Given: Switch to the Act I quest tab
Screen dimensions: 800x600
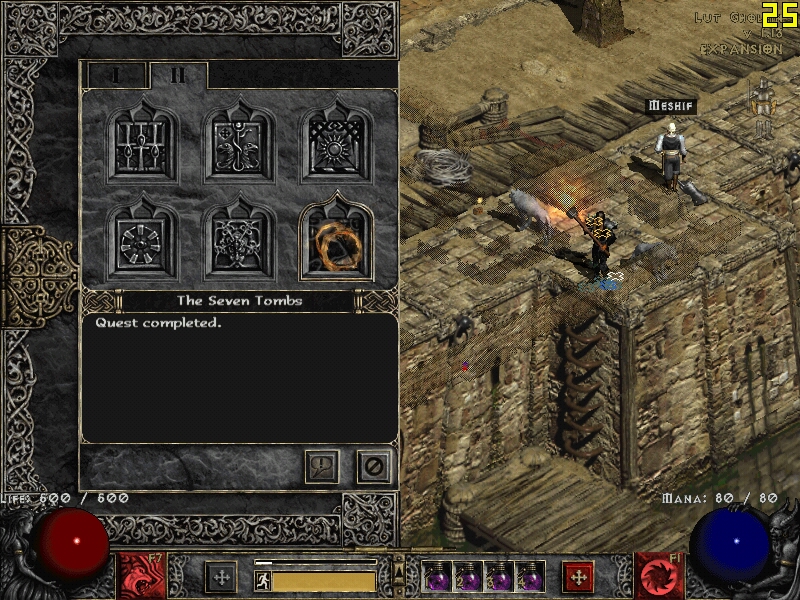Looking at the screenshot, I should point(116,76).
